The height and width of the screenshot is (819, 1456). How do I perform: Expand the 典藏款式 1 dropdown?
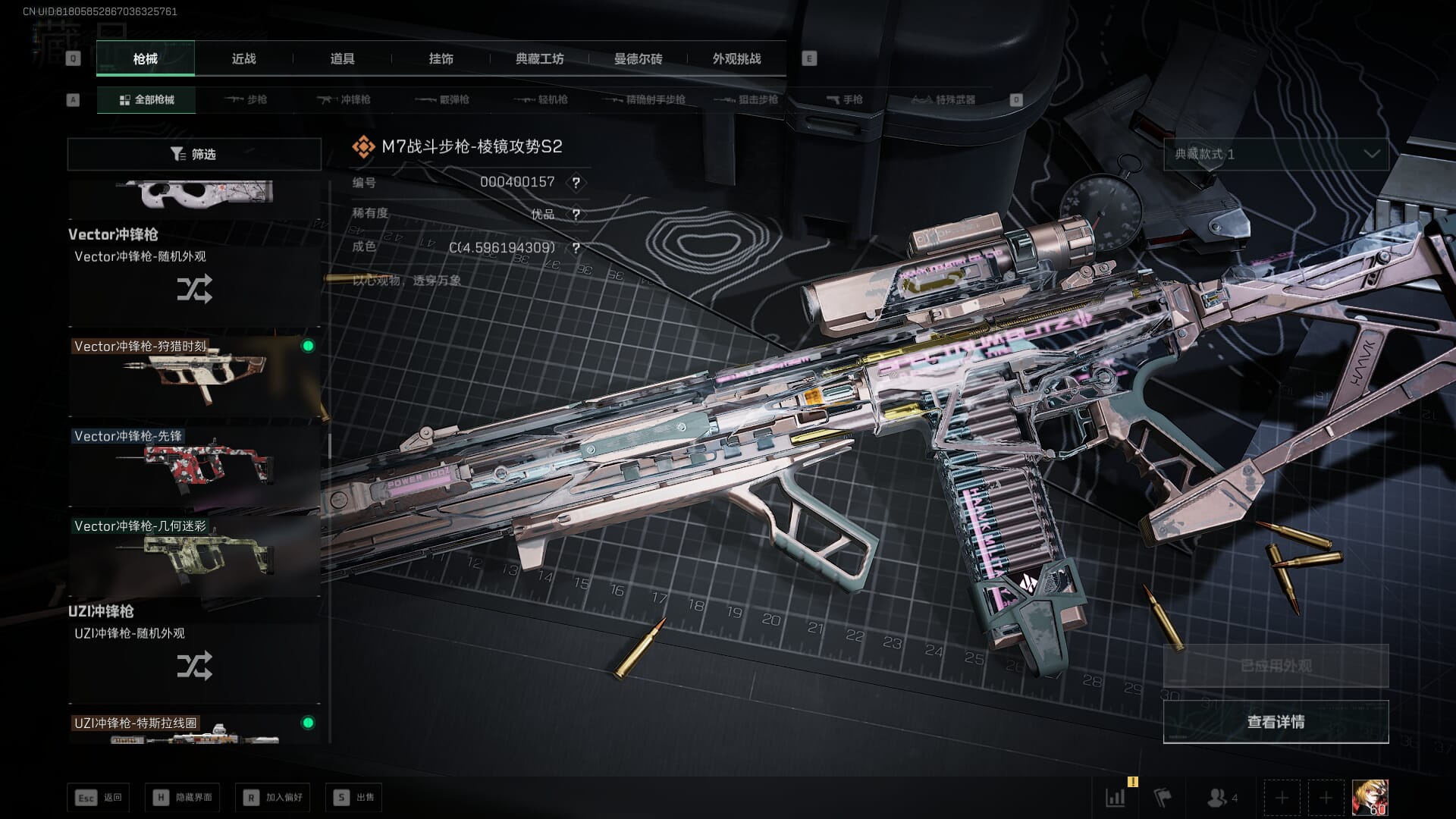pos(1276,154)
